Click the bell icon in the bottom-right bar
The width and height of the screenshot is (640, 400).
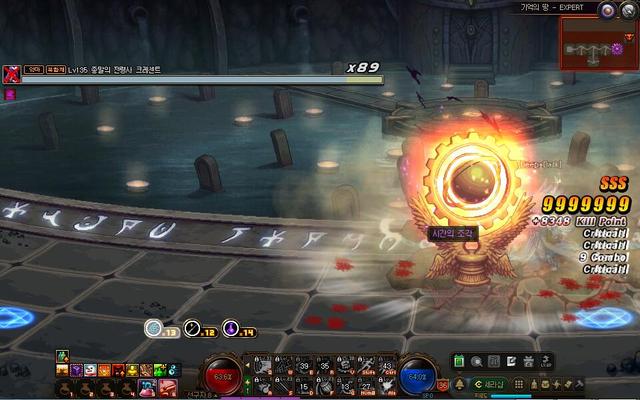459,384
